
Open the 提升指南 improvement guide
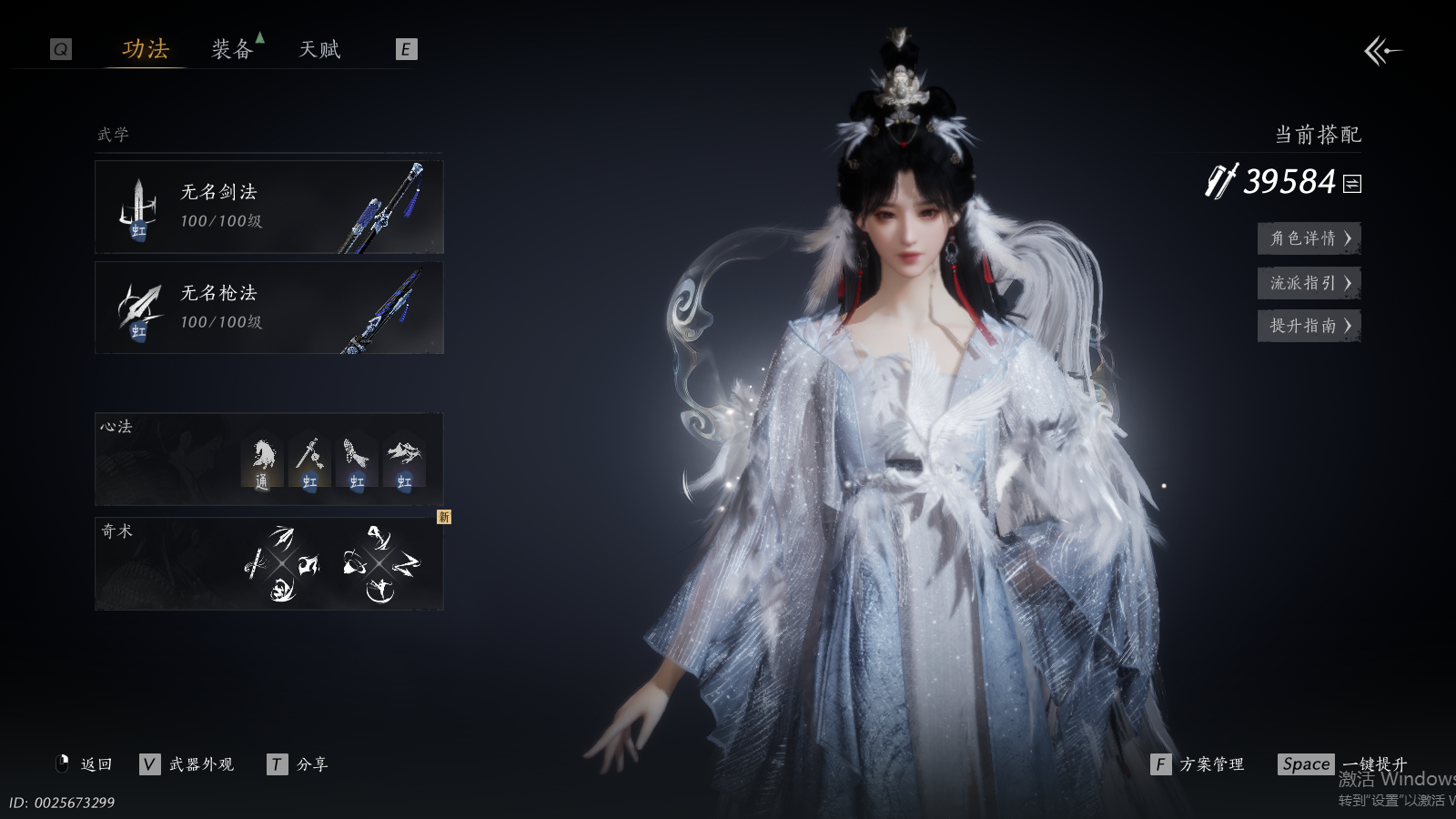pyautogui.click(x=1309, y=326)
